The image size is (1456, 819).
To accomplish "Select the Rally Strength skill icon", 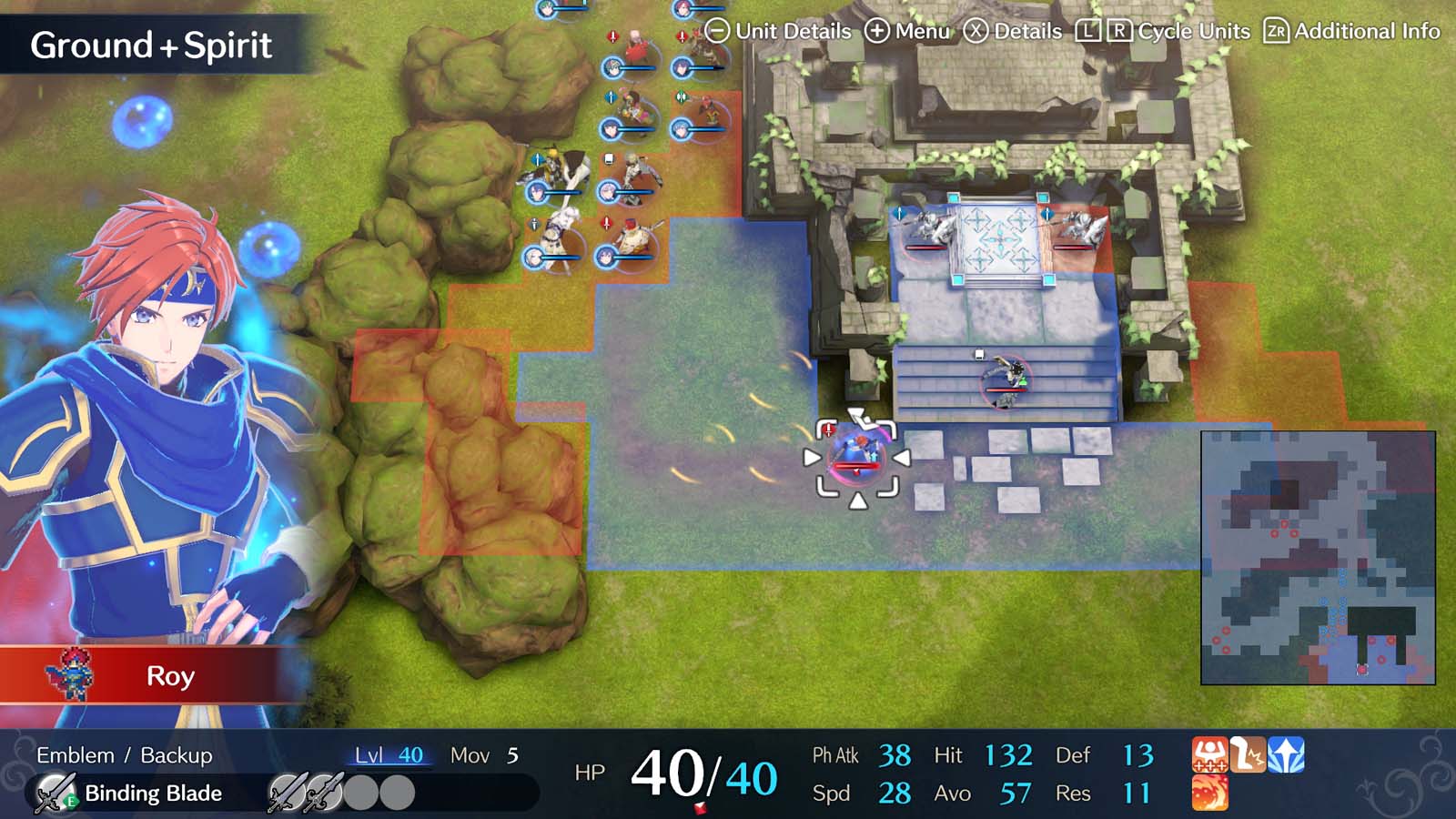I will 1210,753.
